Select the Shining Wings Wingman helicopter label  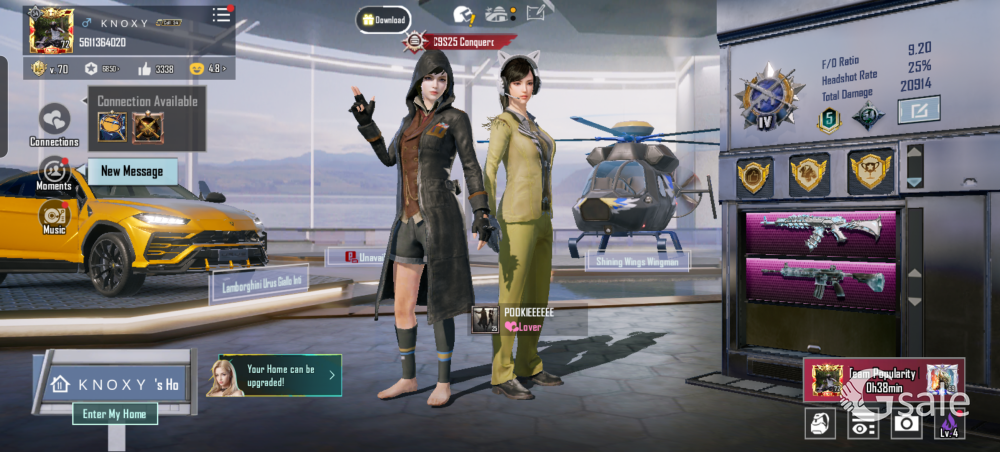638,261
